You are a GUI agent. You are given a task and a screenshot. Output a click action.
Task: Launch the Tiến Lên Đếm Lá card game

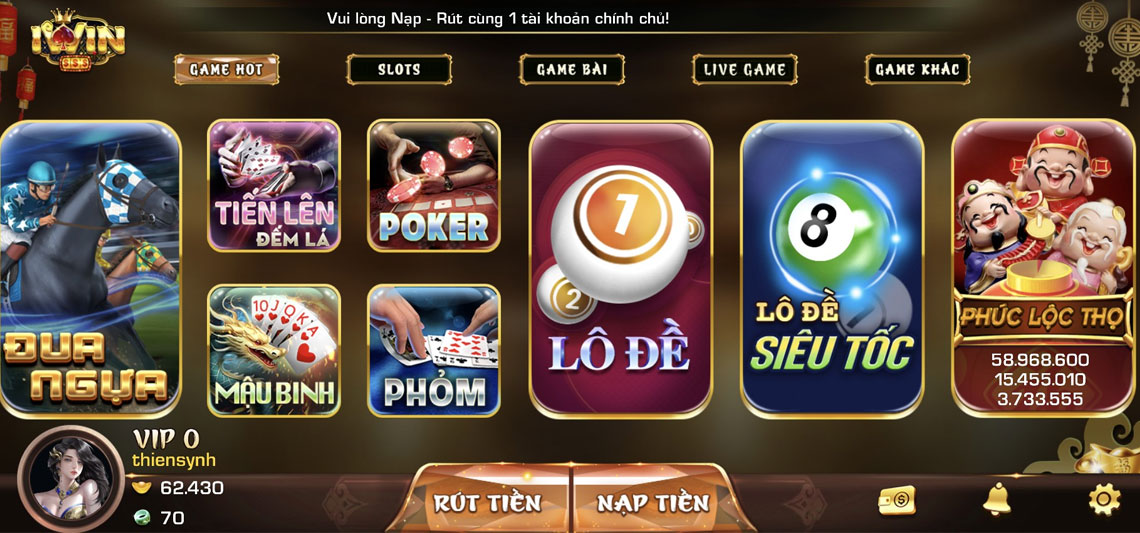click(x=274, y=185)
